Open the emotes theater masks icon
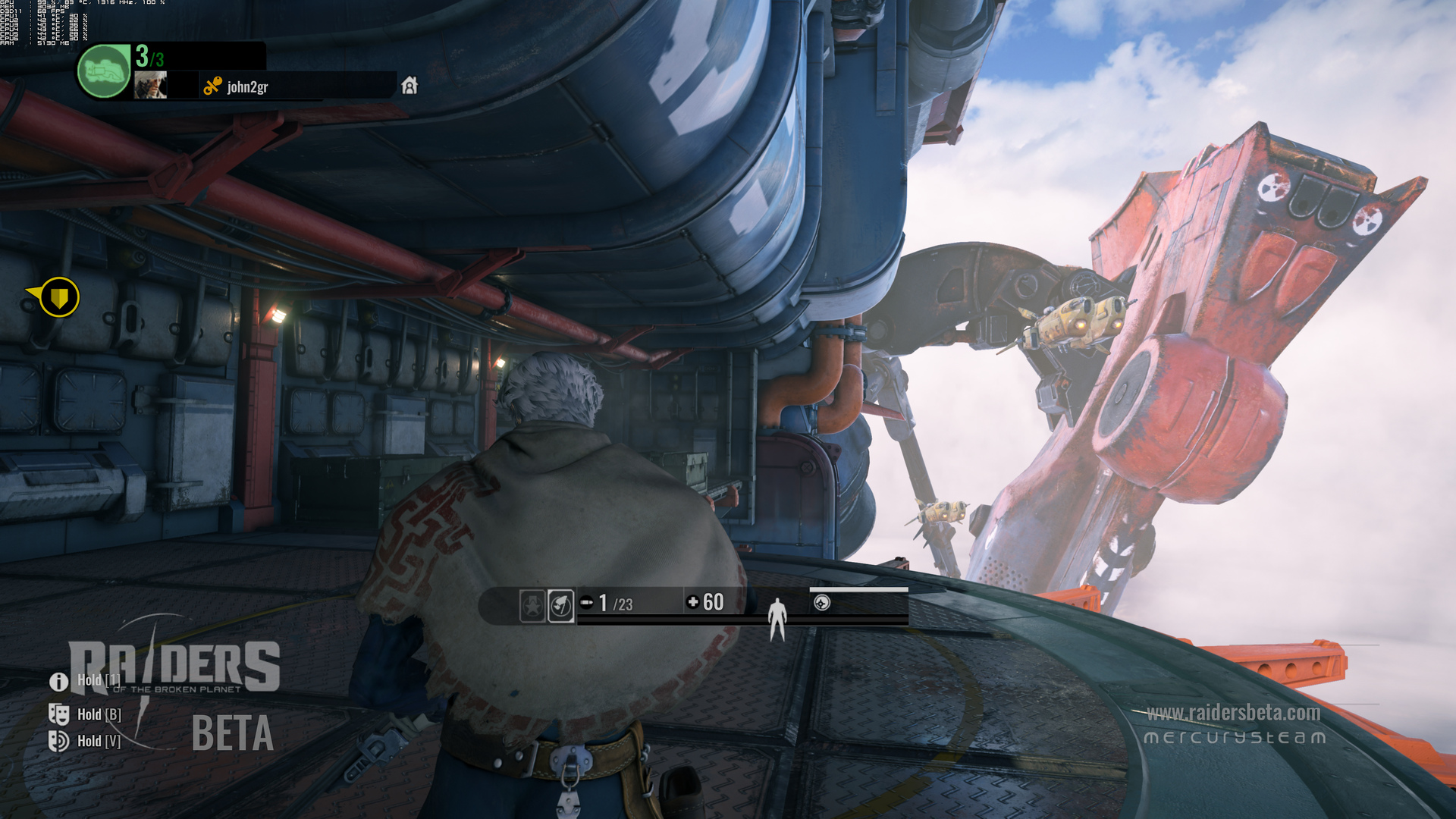 pos(58,714)
